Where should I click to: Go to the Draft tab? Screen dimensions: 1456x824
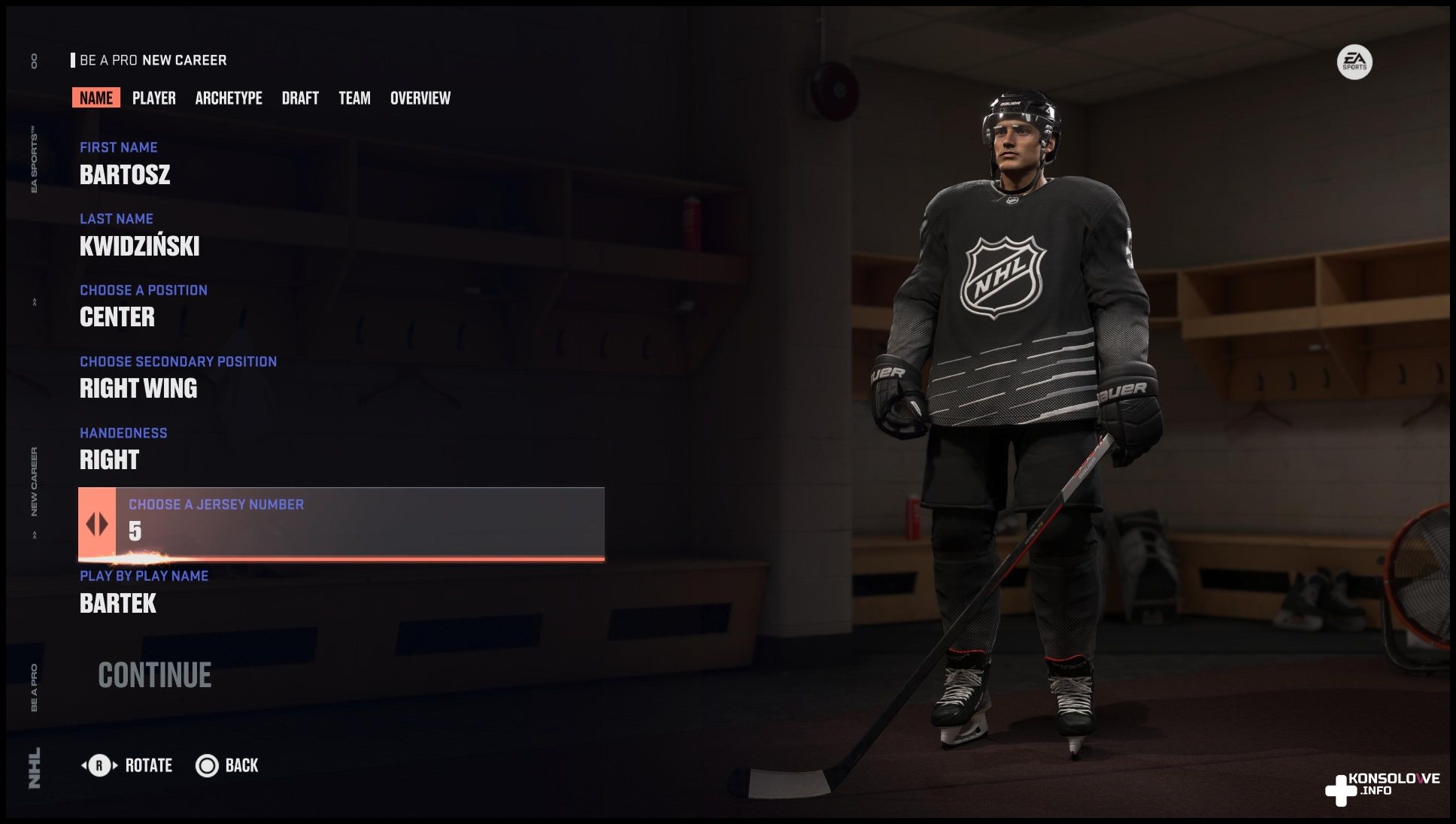click(x=300, y=98)
